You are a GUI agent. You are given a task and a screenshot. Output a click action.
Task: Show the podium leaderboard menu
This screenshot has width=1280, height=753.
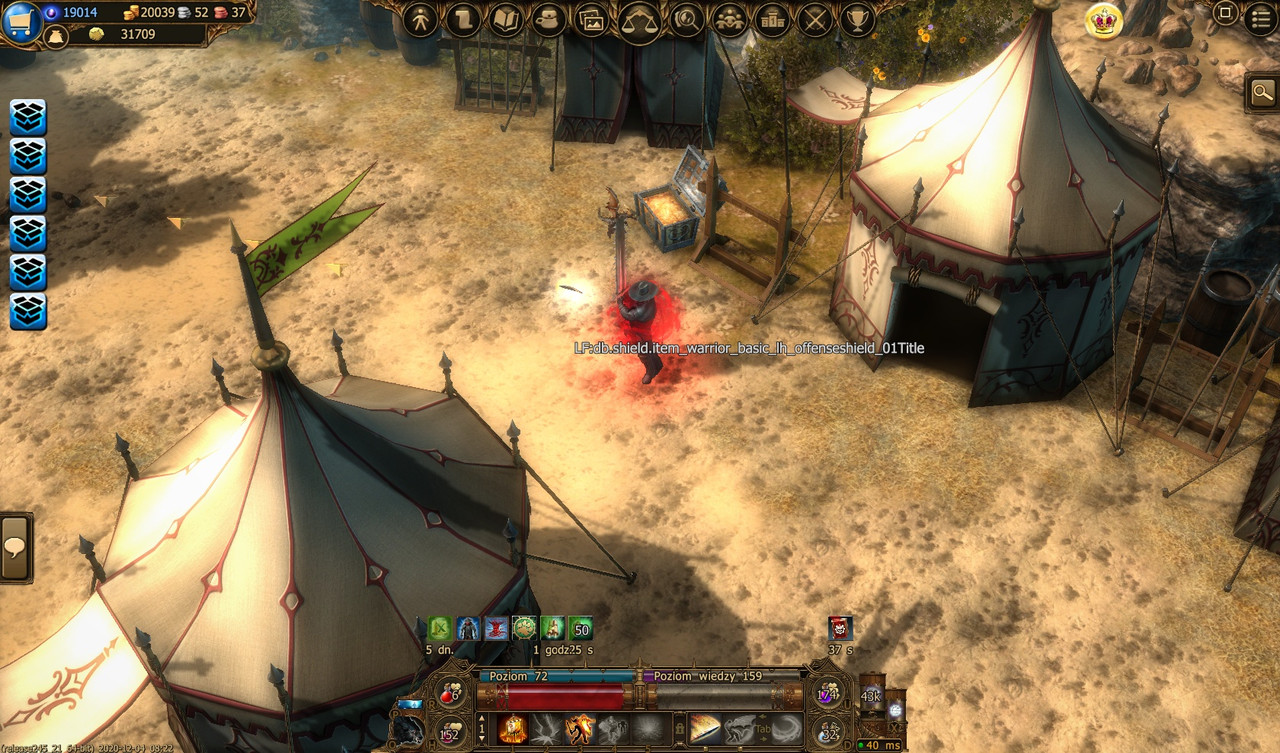click(x=772, y=19)
